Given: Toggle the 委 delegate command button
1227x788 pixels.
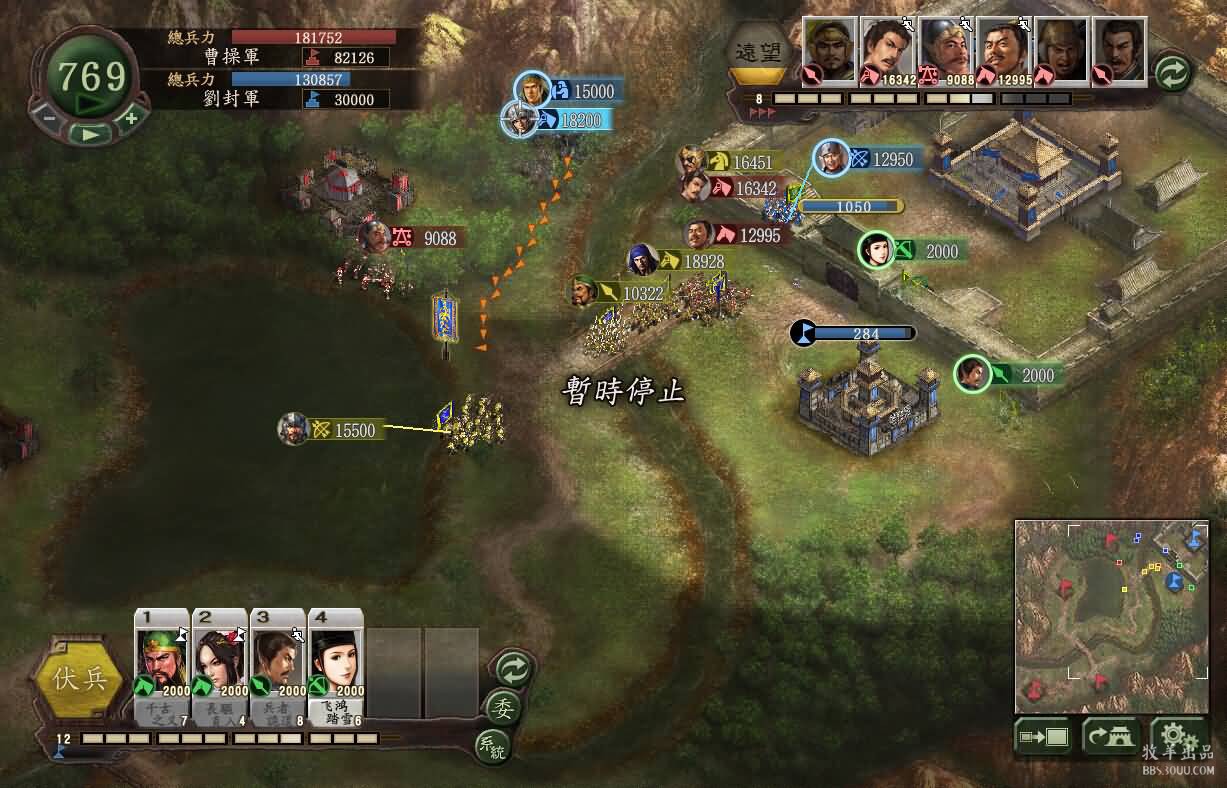Looking at the screenshot, I should coord(501,706).
